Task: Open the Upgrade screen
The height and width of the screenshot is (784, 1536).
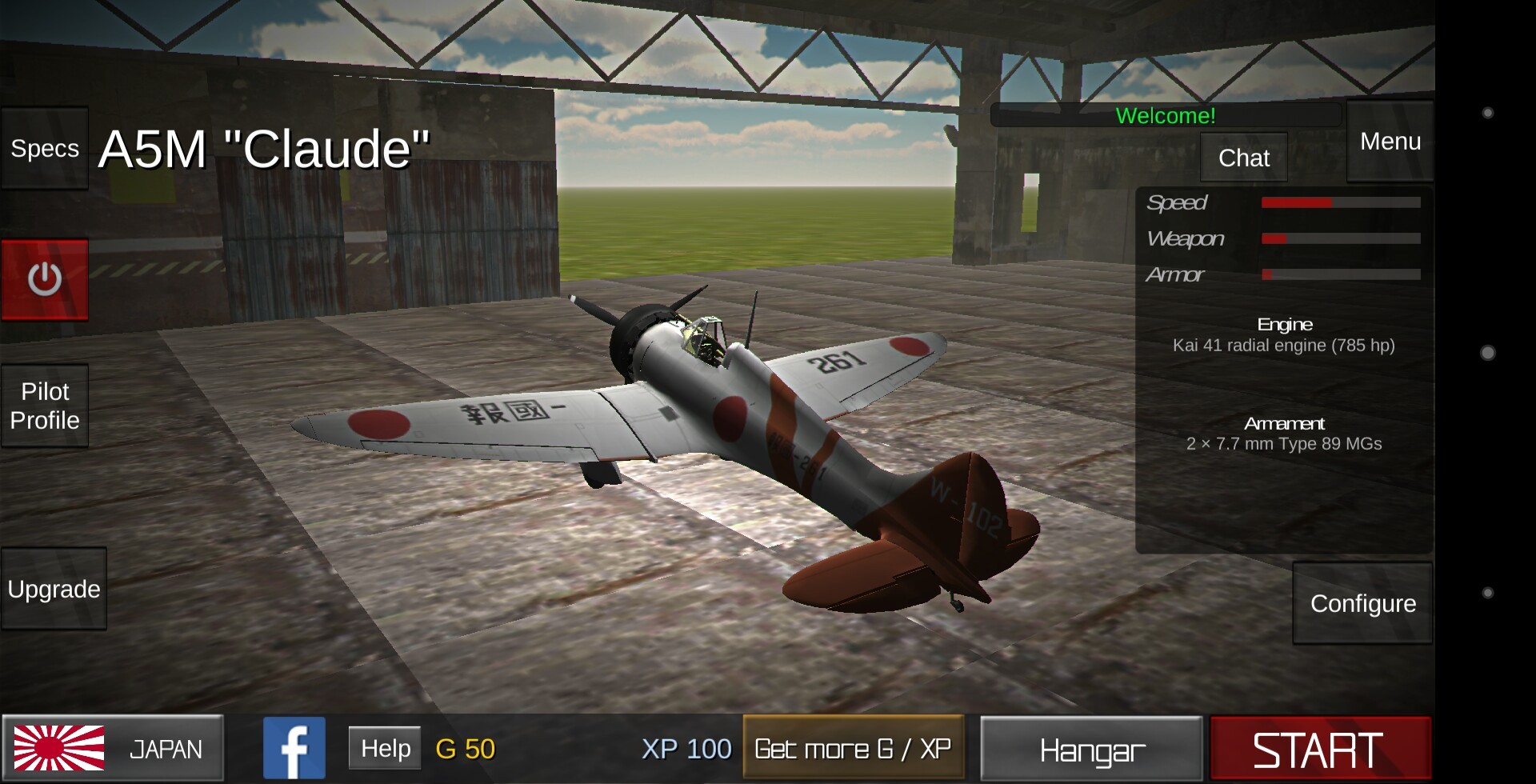Action: tap(54, 589)
